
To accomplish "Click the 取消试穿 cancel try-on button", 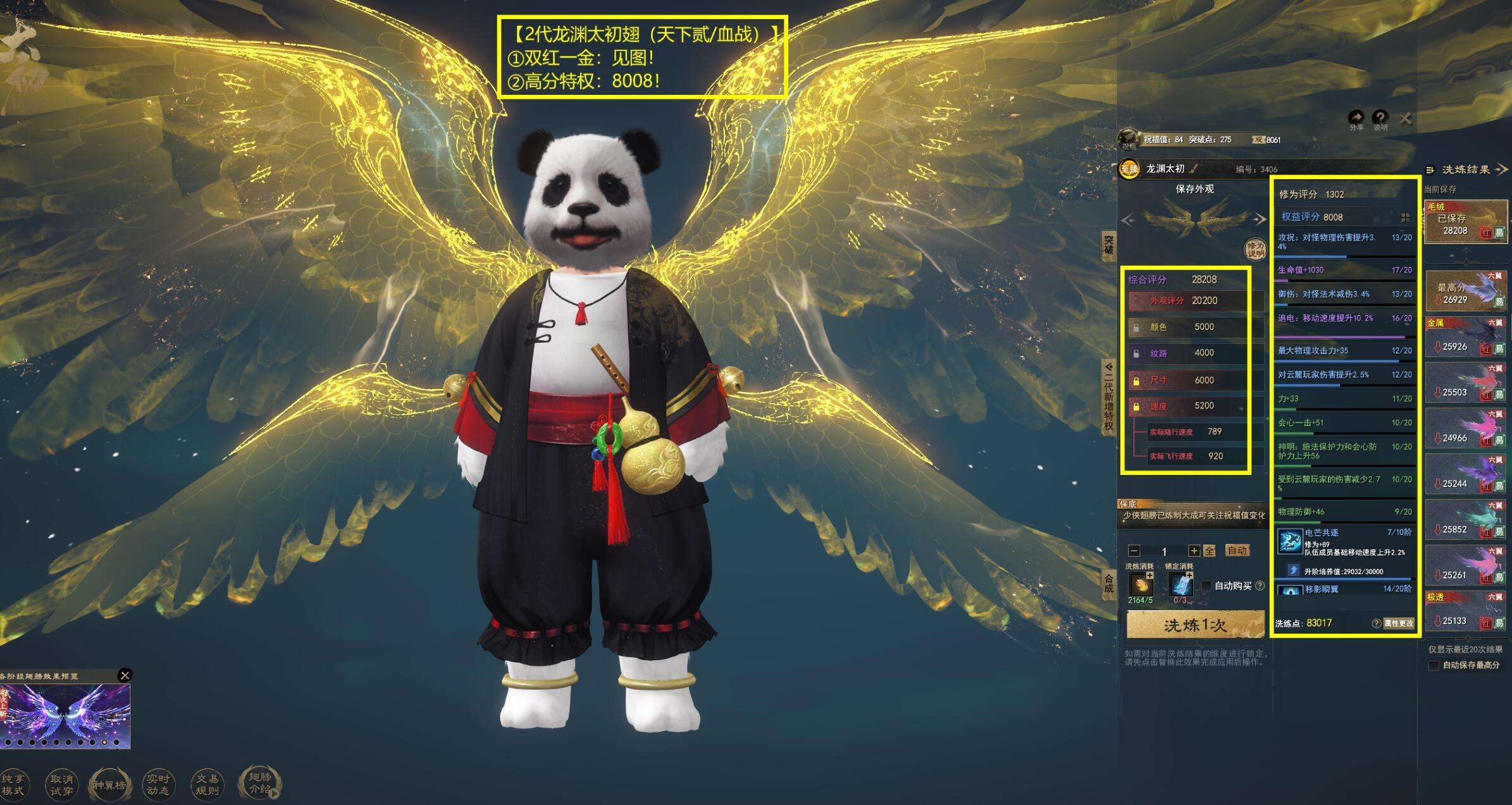I will click(61, 785).
